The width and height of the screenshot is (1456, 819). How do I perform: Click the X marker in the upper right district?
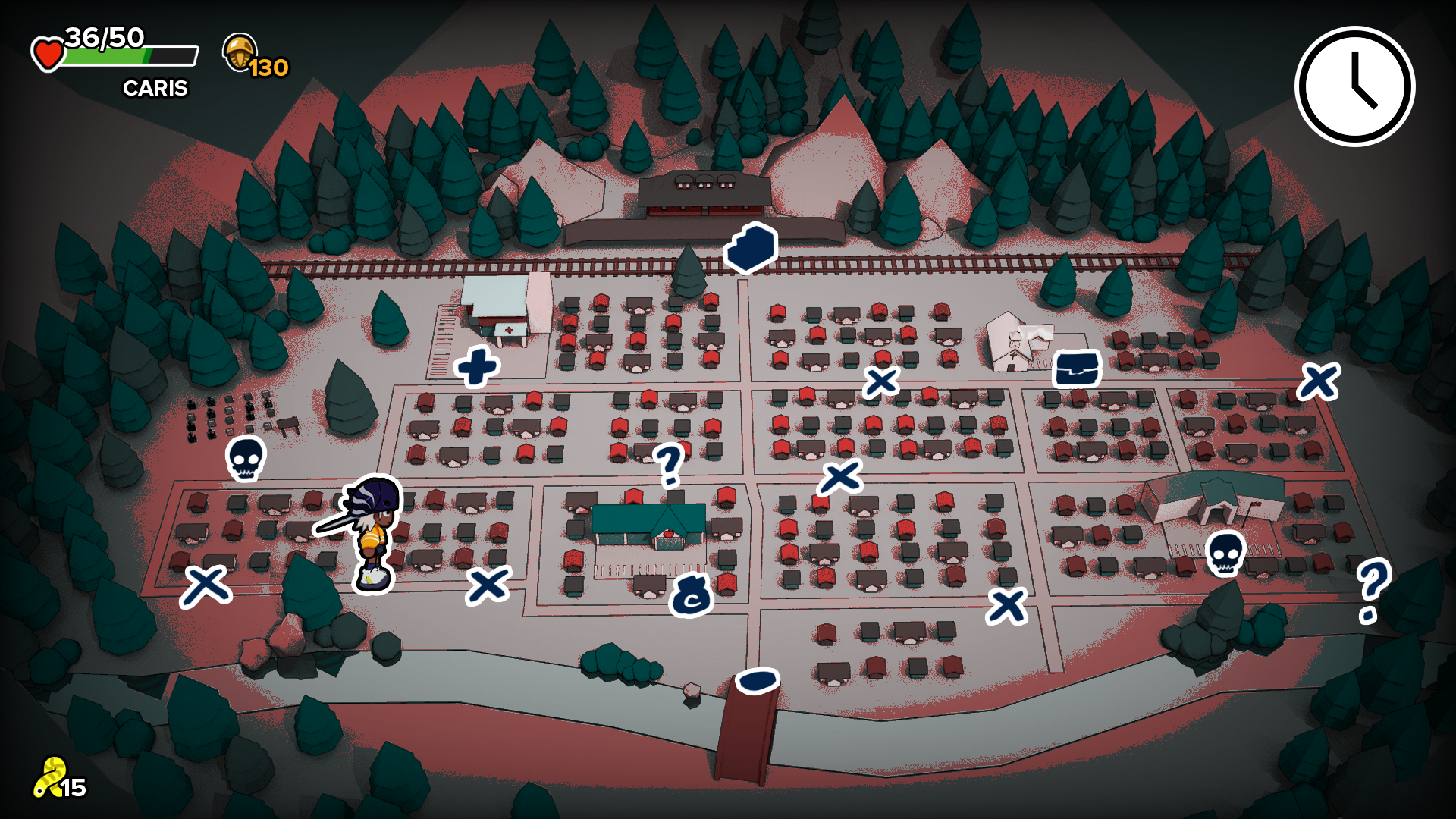coord(882,383)
